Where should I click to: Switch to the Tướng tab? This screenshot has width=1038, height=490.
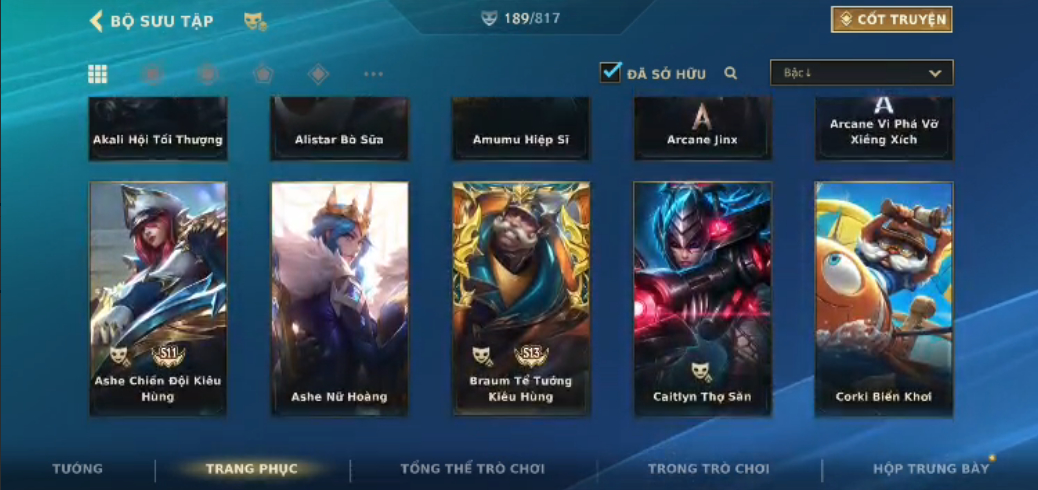pyautogui.click(x=77, y=468)
